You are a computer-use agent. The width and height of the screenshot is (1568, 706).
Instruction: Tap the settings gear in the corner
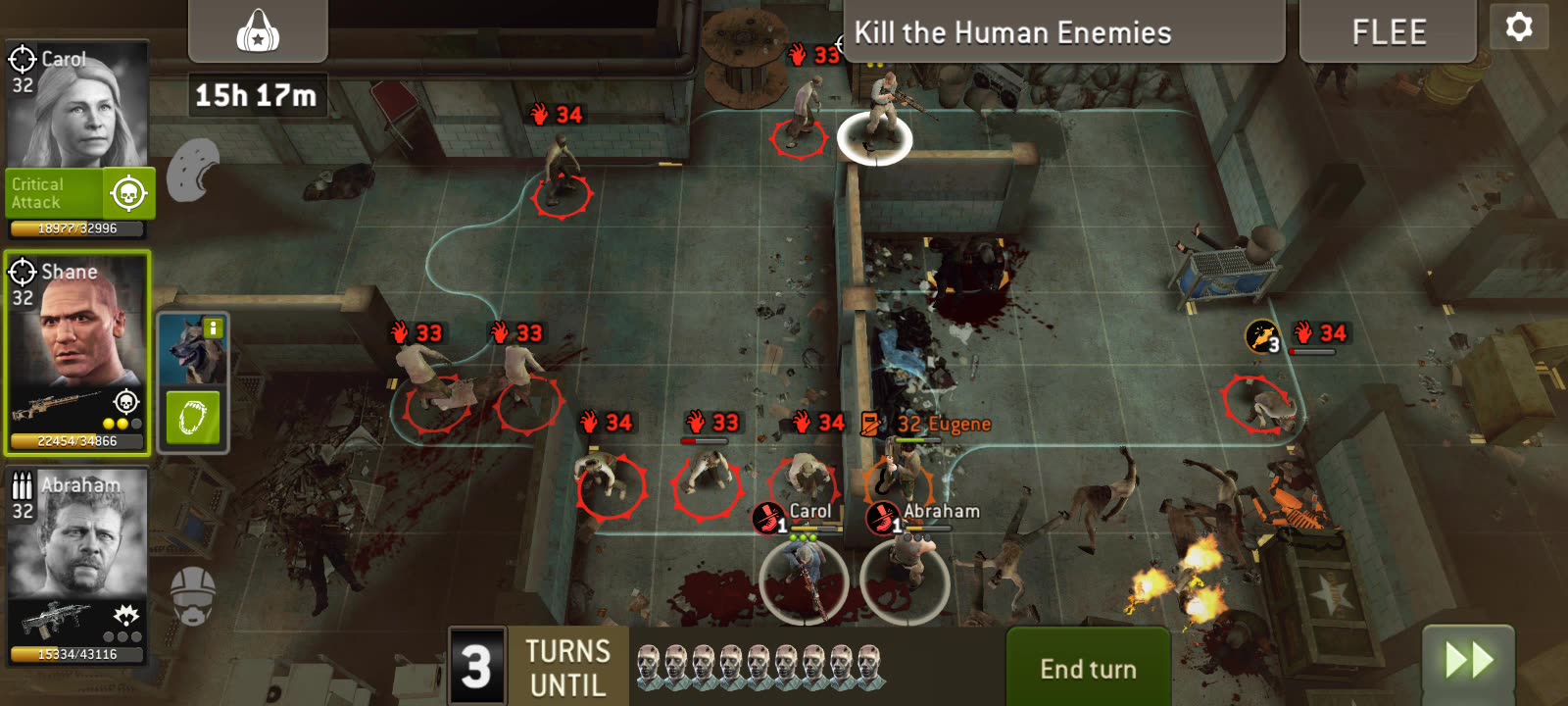pos(1518,28)
